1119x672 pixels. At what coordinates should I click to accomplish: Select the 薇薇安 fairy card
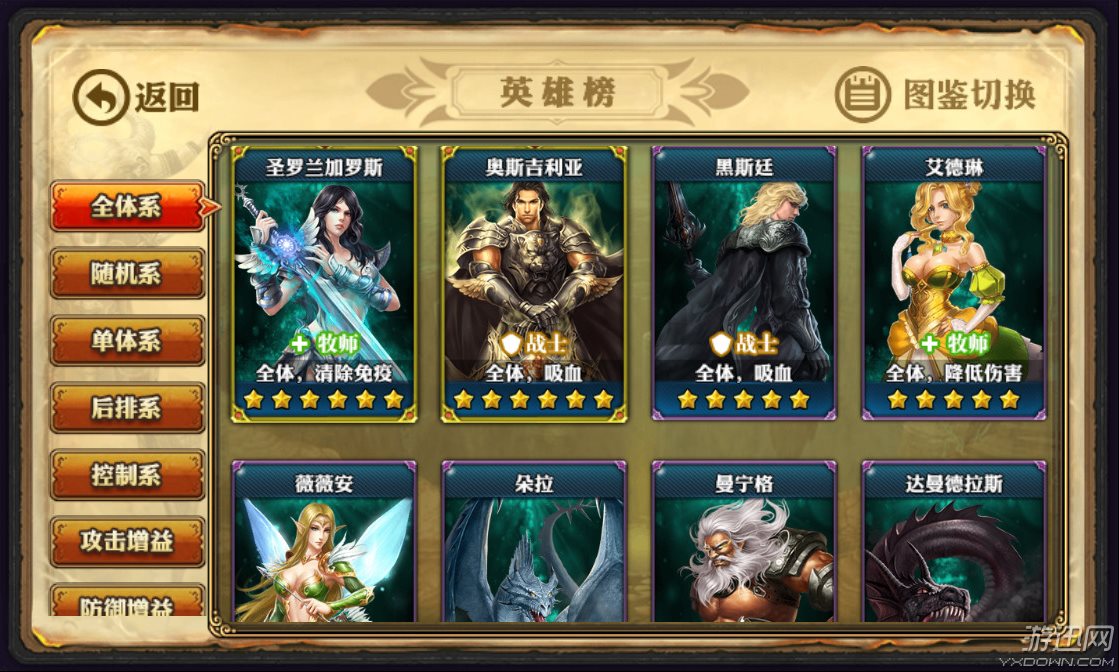324,545
